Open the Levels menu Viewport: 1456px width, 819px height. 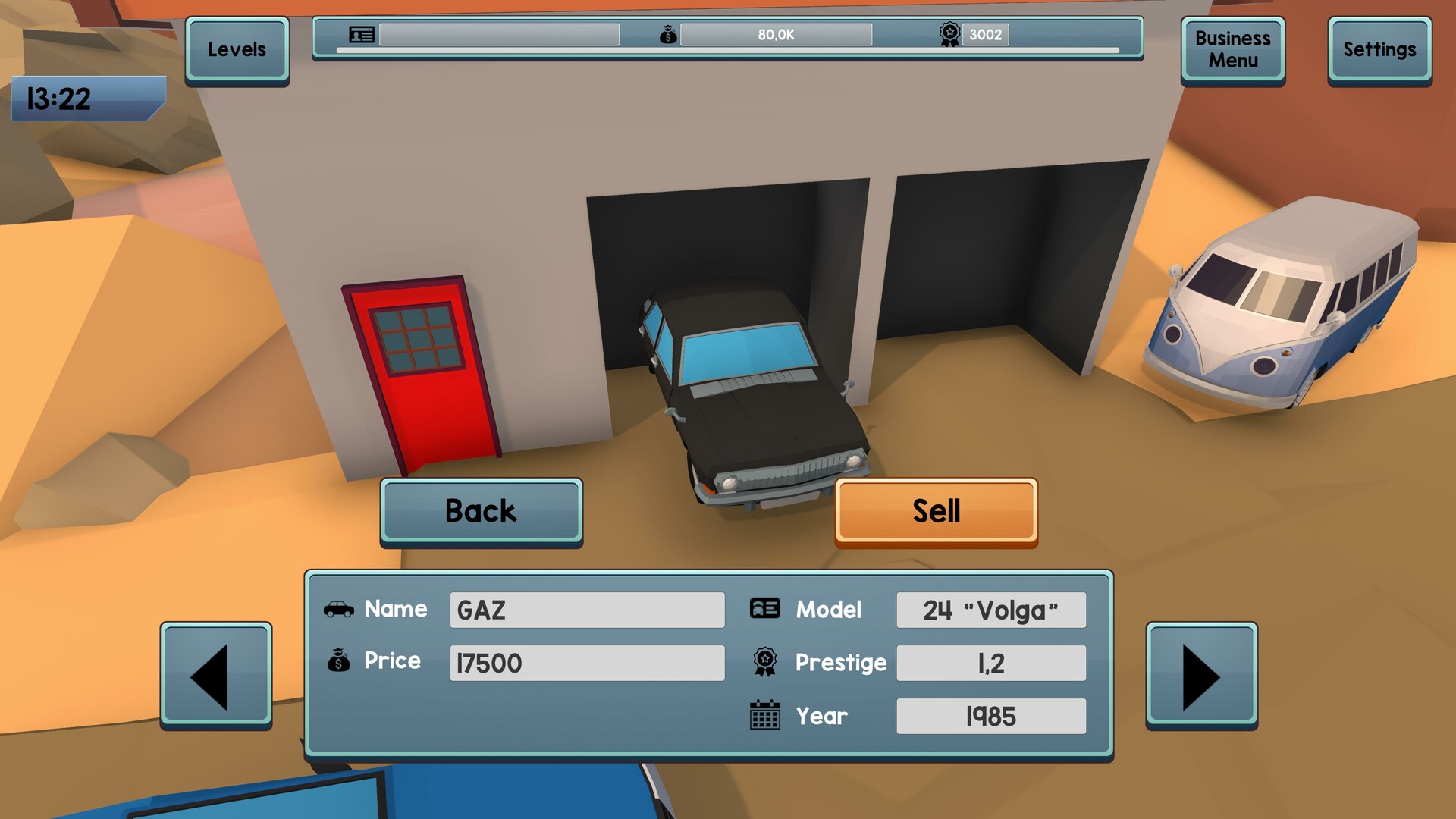tap(237, 49)
